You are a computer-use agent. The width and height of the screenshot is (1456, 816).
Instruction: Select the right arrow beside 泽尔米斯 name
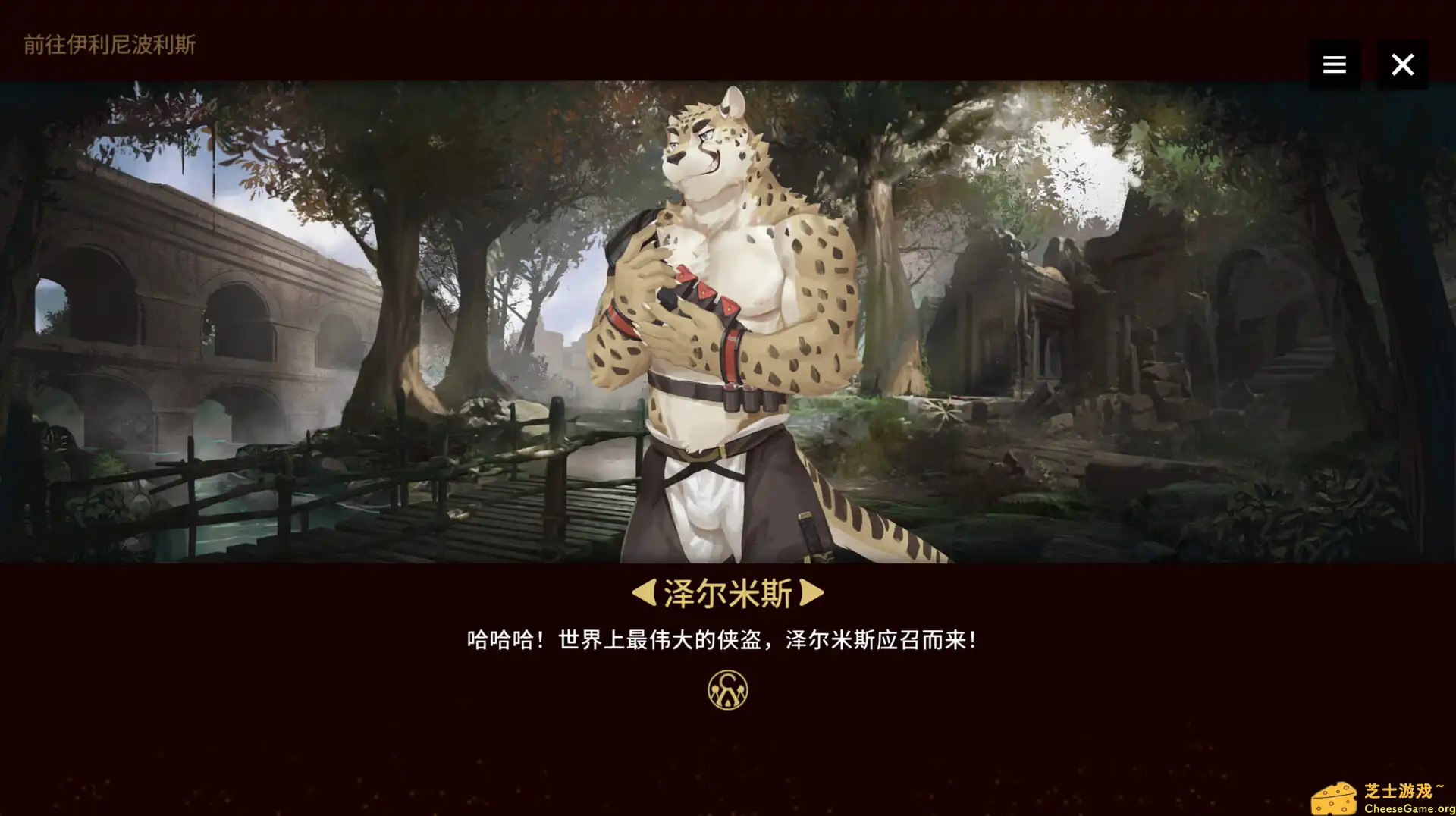click(x=812, y=594)
